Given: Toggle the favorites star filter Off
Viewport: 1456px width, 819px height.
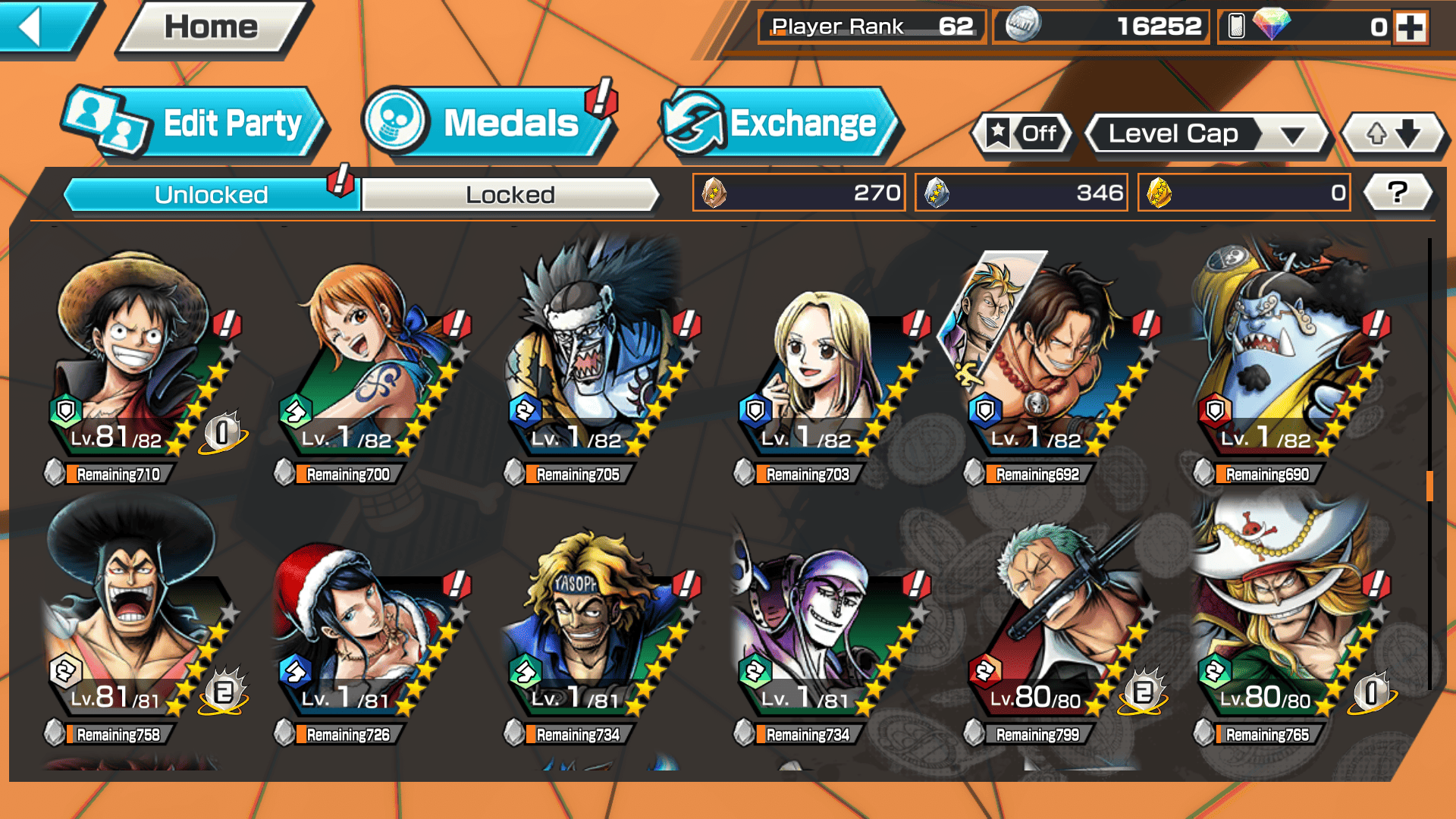Looking at the screenshot, I should coord(1022,134).
